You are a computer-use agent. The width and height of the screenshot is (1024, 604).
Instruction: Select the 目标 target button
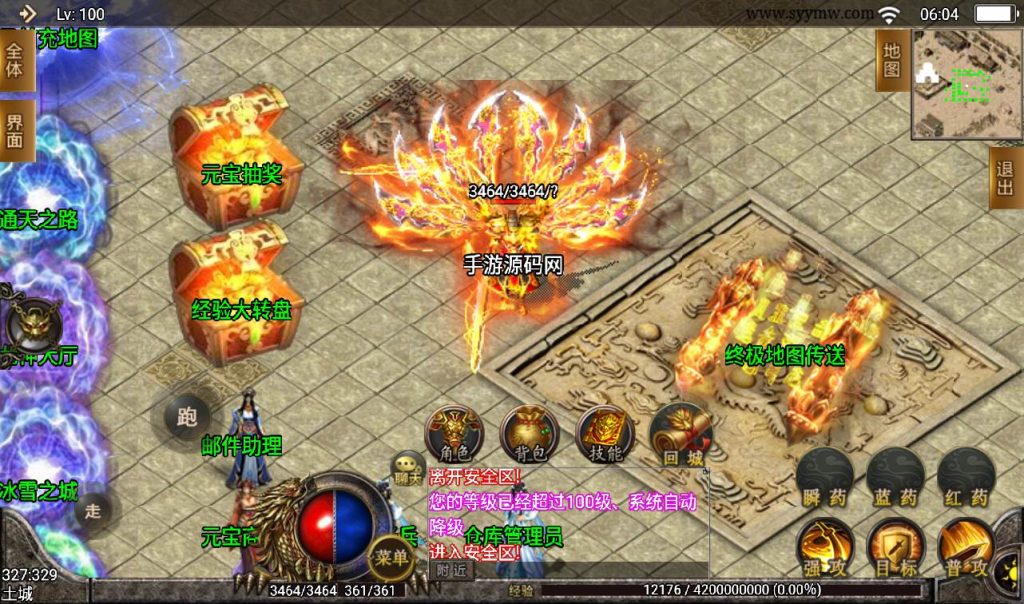(894, 548)
